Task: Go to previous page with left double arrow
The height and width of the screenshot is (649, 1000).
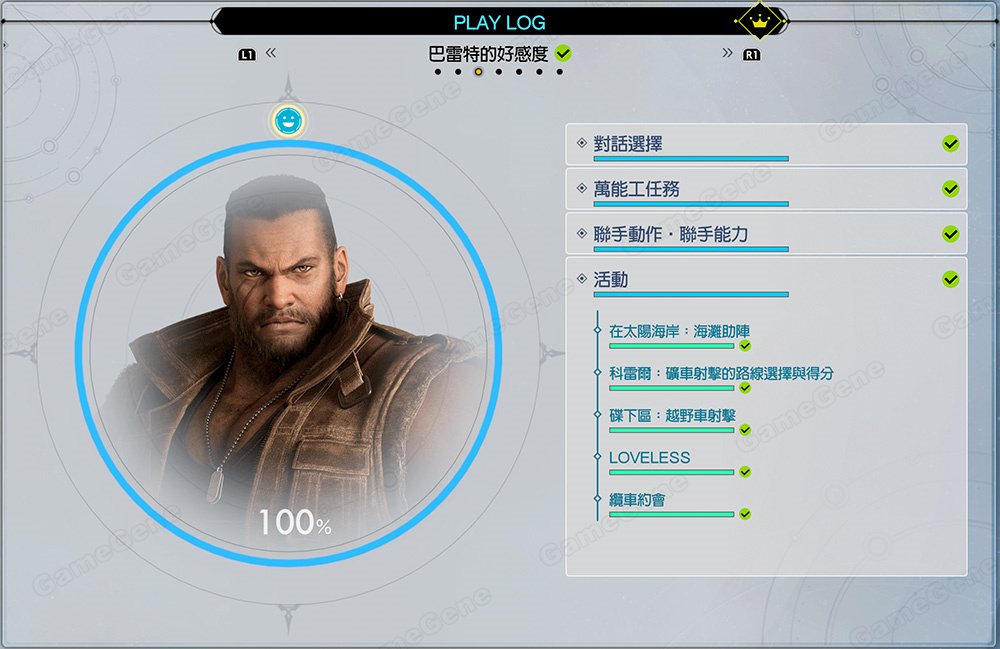Action: click(x=270, y=53)
